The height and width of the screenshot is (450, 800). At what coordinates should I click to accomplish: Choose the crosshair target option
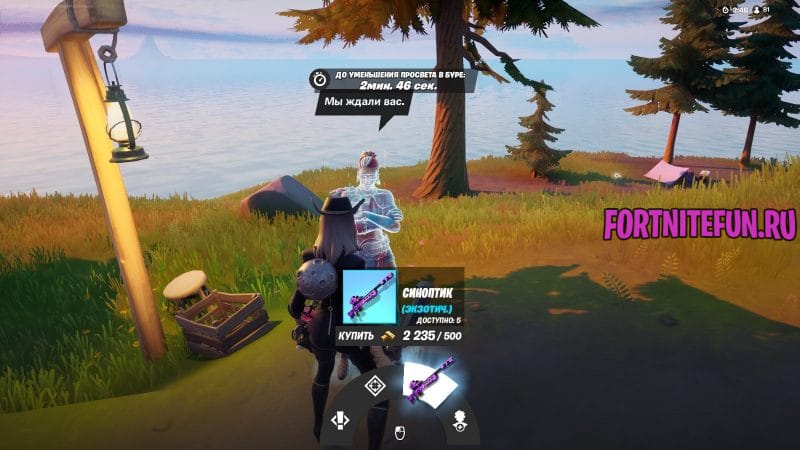pos(375,386)
